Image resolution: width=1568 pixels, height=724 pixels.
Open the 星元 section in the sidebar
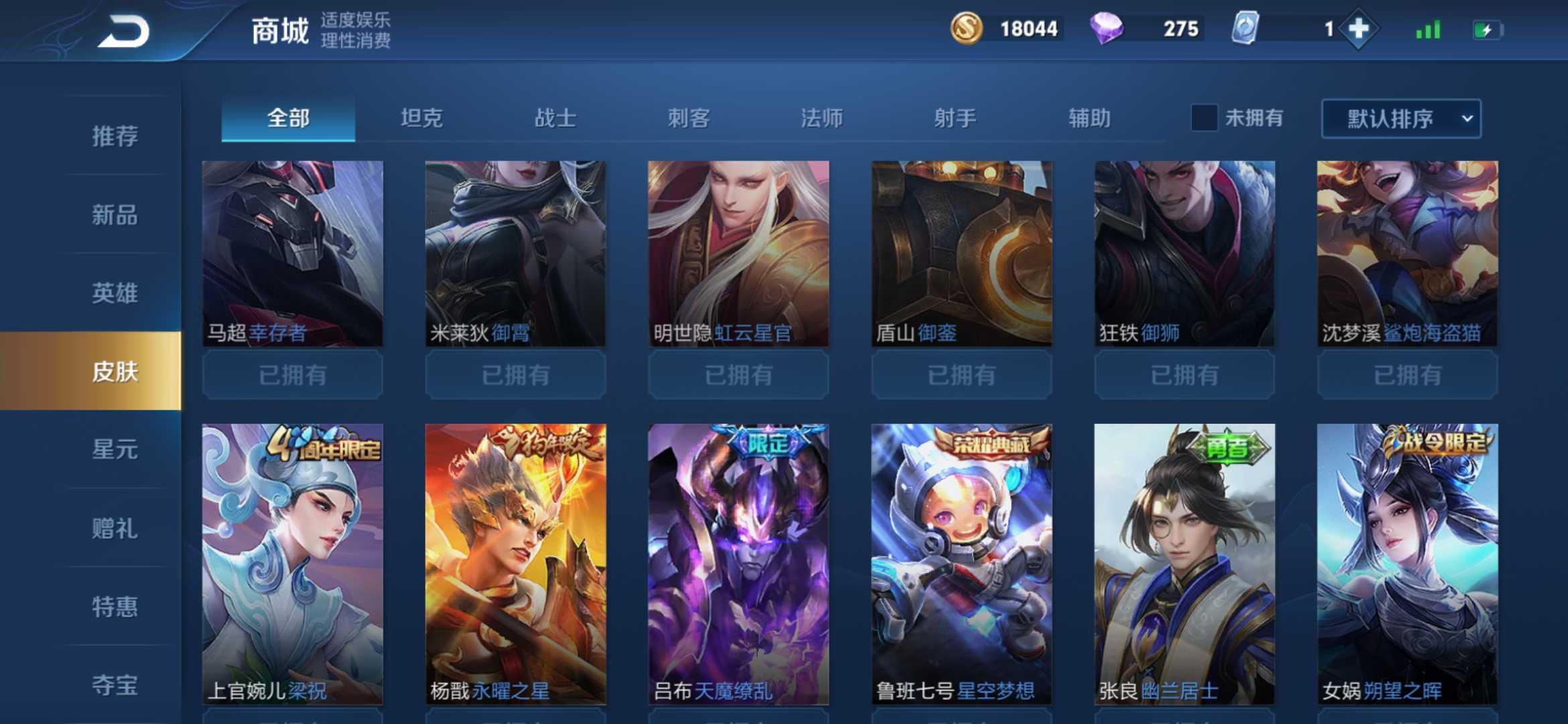(x=113, y=450)
